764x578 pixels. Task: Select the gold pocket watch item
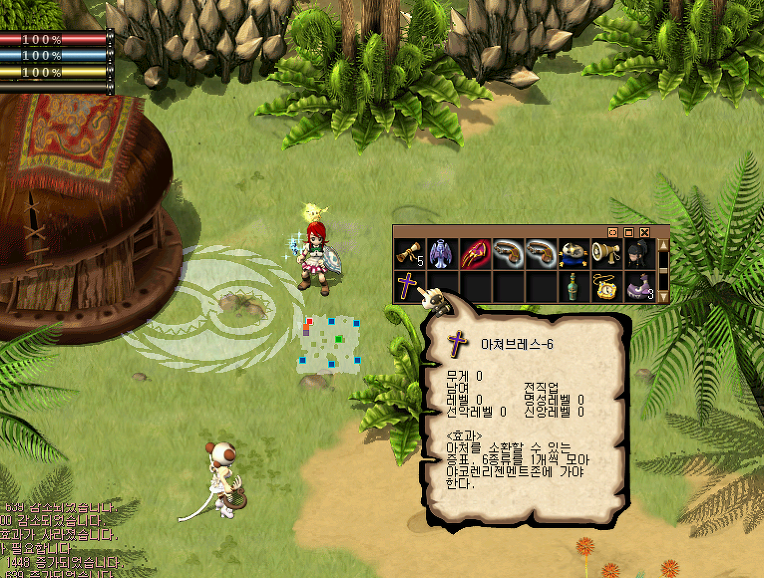point(606,287)
